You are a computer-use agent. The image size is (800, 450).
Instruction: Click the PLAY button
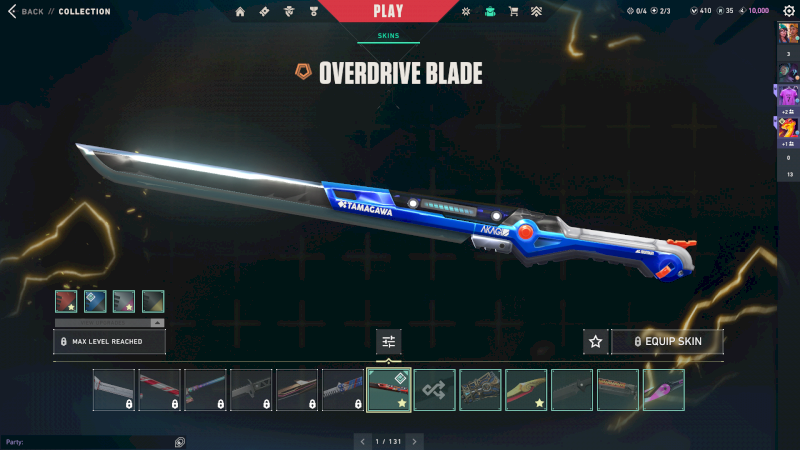(388, 11)
